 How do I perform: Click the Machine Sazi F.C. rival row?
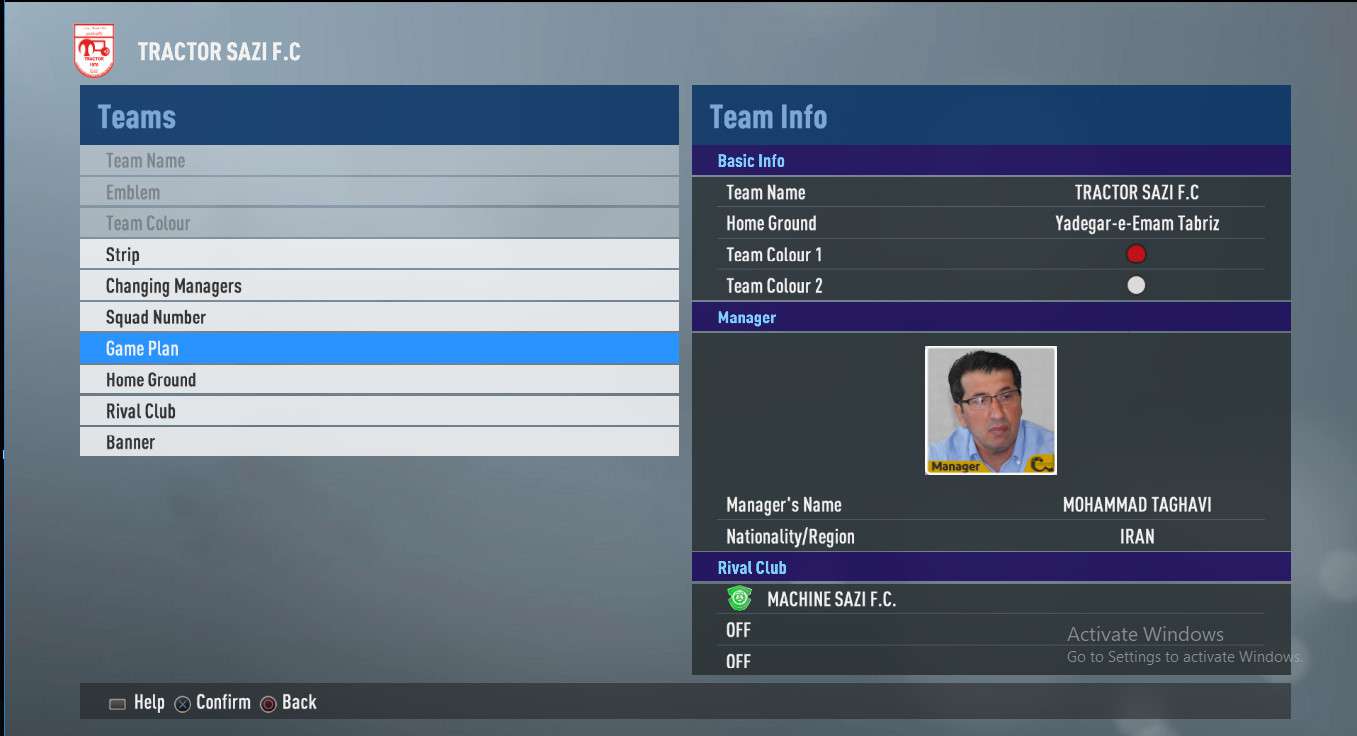(x=830, y=599)
